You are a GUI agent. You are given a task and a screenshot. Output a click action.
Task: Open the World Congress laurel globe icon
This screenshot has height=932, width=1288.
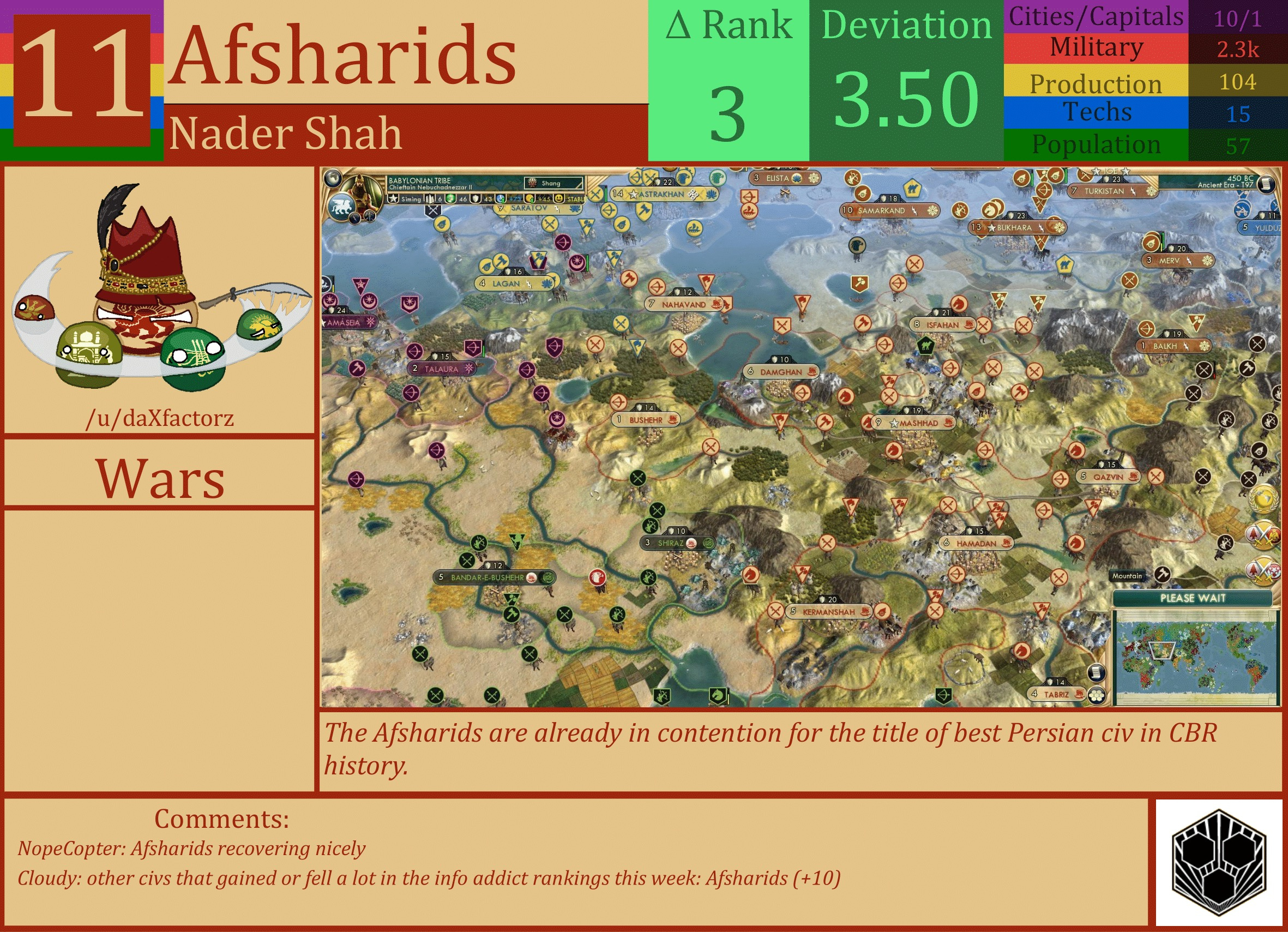click(1264, 500)
